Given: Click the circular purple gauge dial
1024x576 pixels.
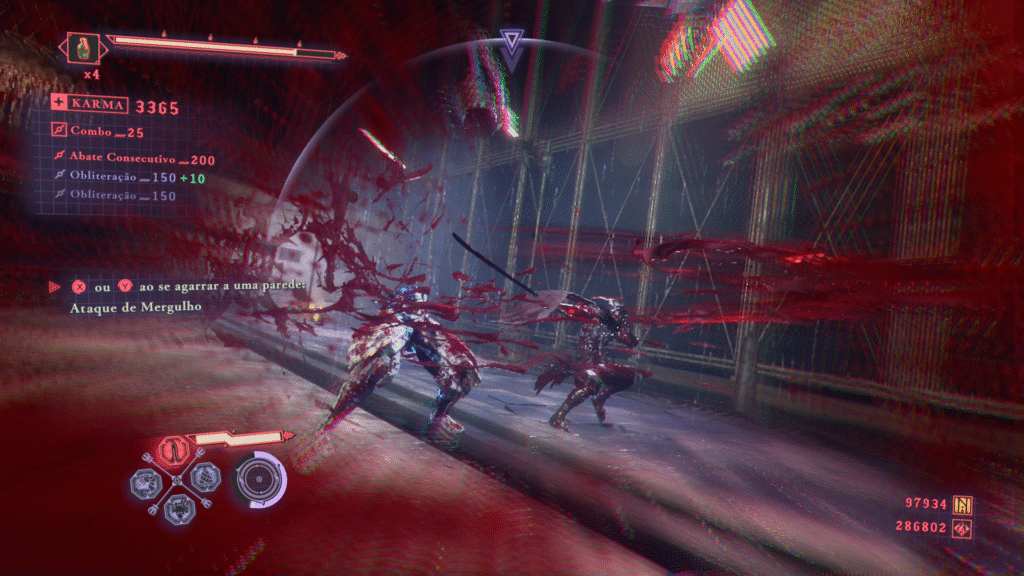Looking at the screenshot, I should (x=258, y=478).
